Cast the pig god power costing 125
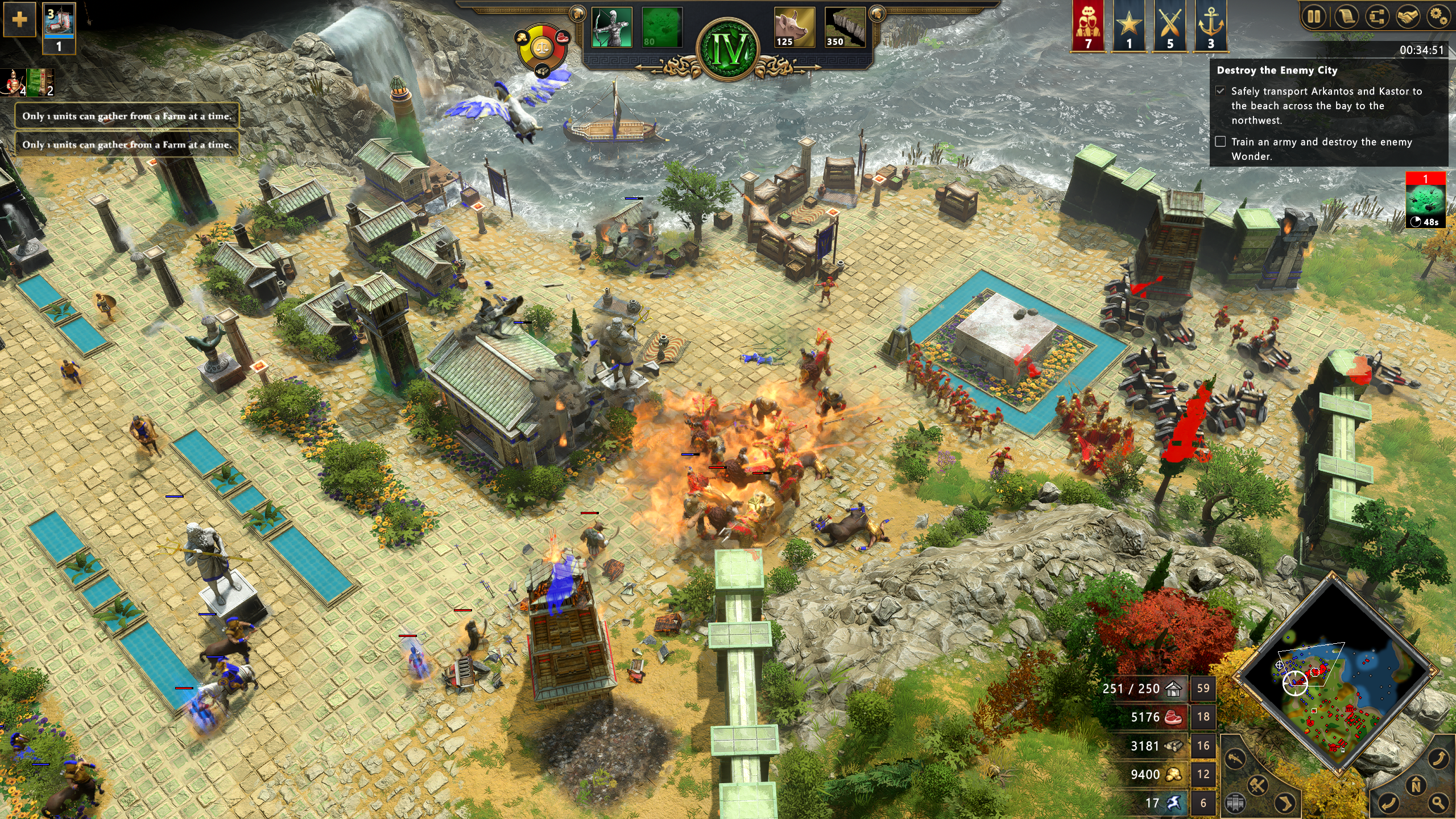Image resolution: width=1456 pixels, height=819 pixels. pyautogui.click(x=794, y=27)
